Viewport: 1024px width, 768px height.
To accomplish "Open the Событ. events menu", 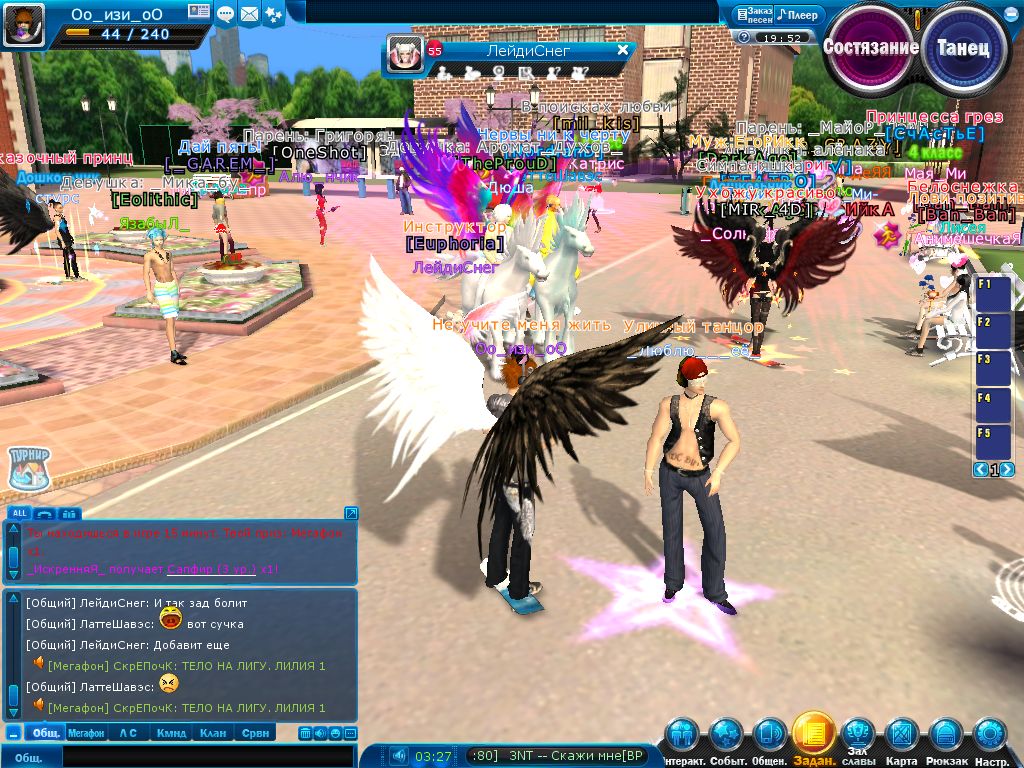I will tap(725, 735).
